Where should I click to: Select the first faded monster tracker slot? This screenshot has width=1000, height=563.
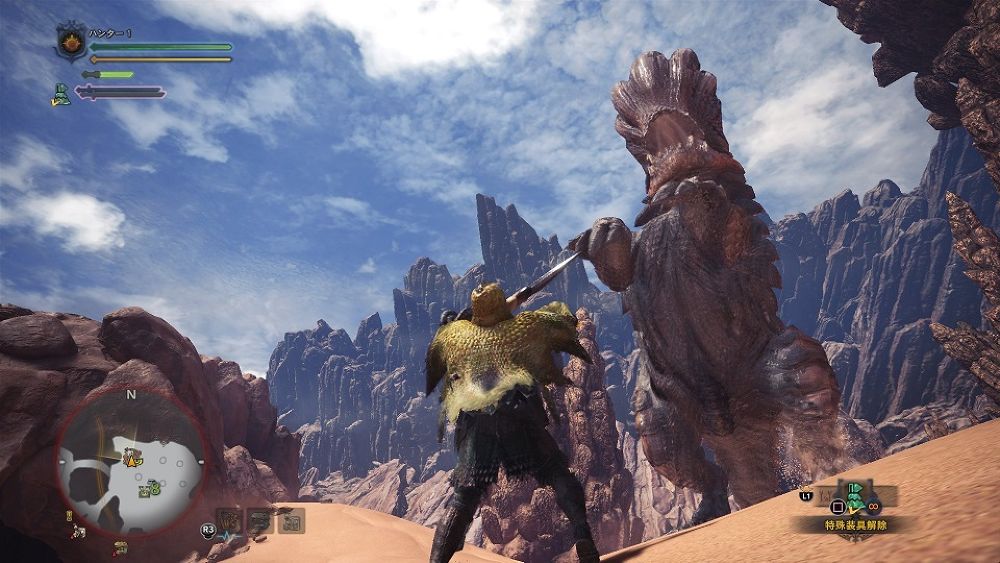click(229, 520)
